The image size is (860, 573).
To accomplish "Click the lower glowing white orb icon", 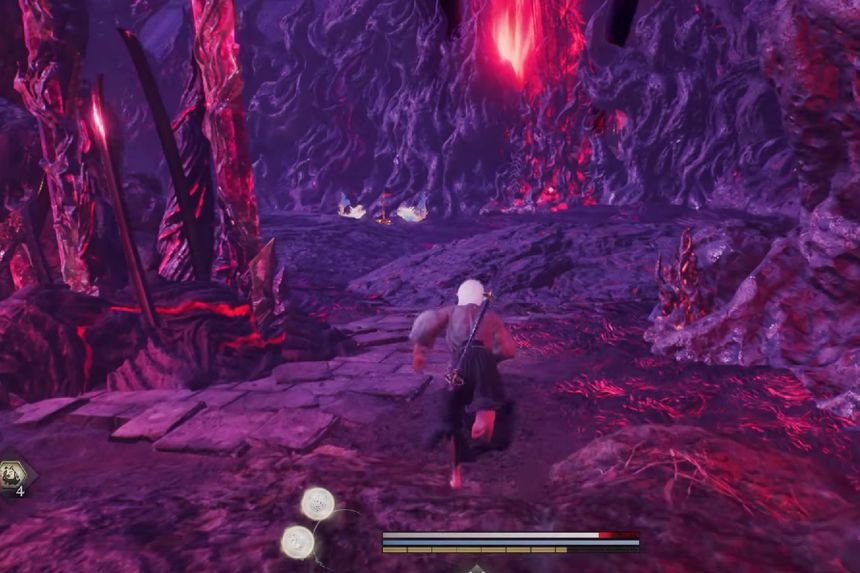I will pos(298,541).
